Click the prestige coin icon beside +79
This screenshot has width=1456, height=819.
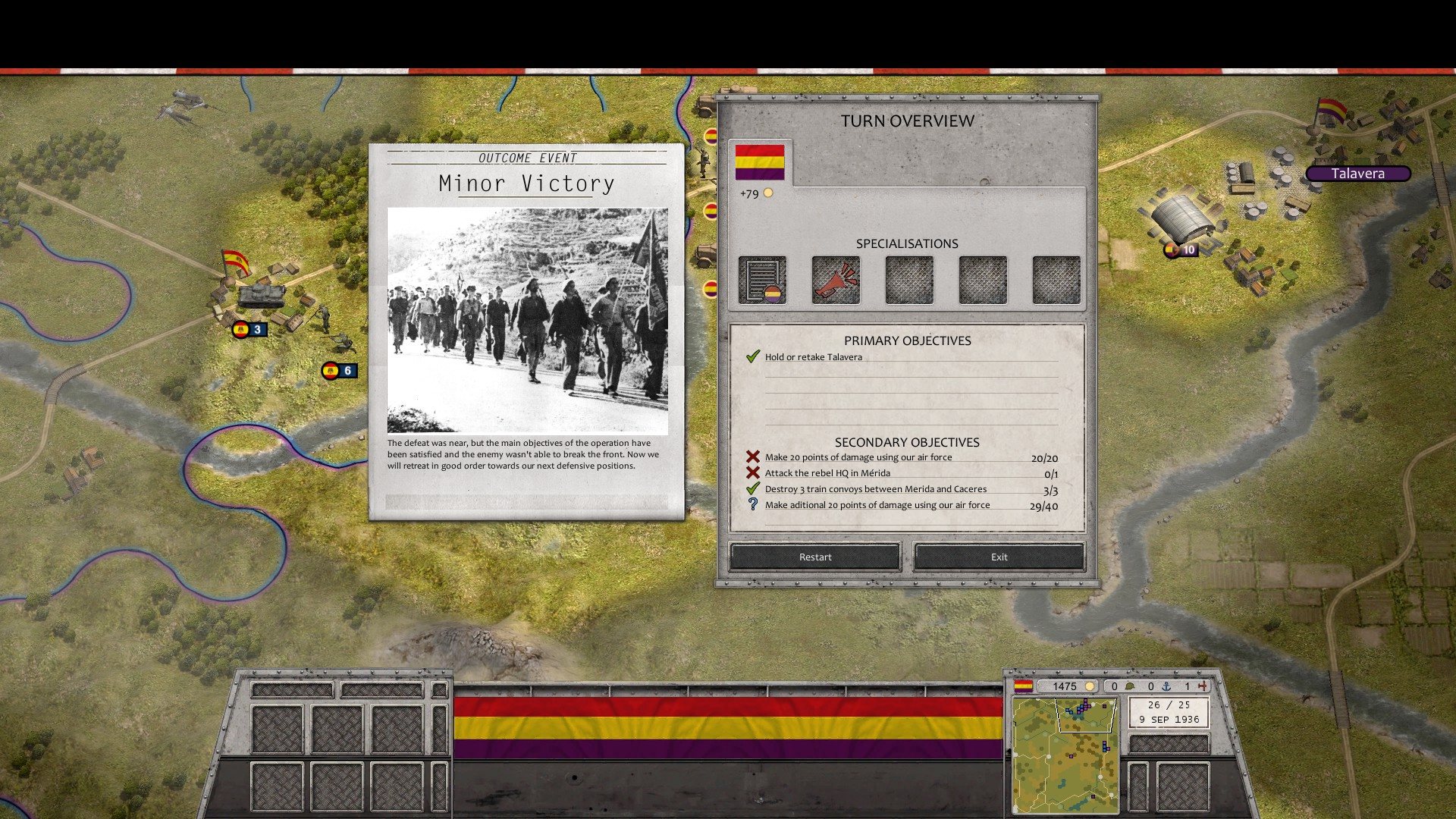click(x=769, y=194)
